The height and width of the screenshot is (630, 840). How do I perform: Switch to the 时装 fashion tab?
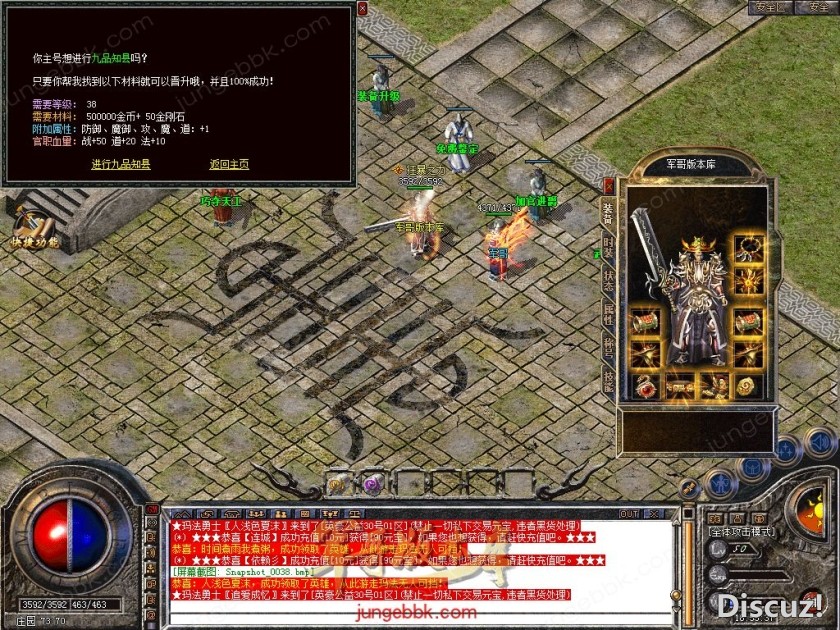click(608, 247)
